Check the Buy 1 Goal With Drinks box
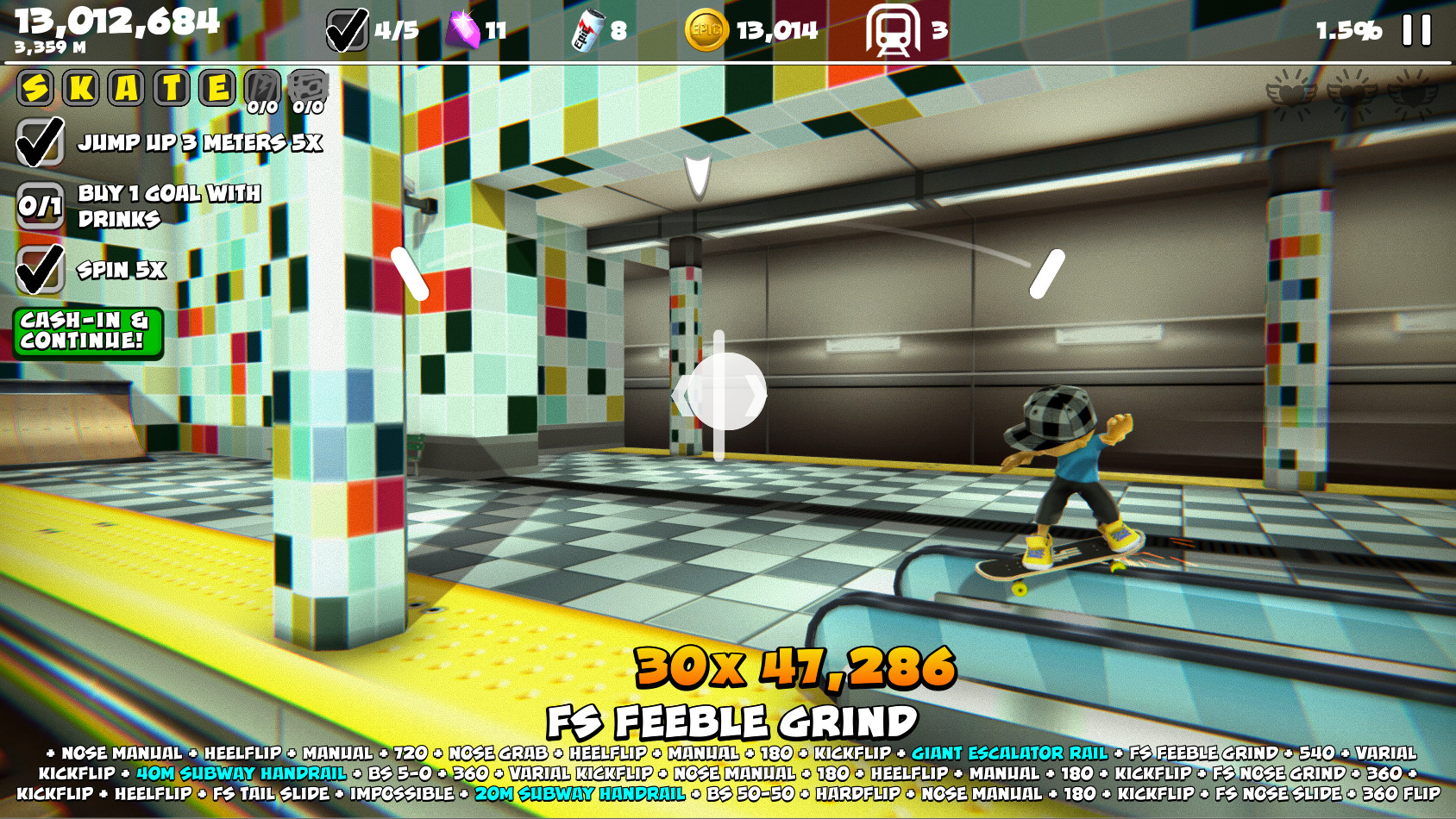1456x819 pixels. (39, 206)
